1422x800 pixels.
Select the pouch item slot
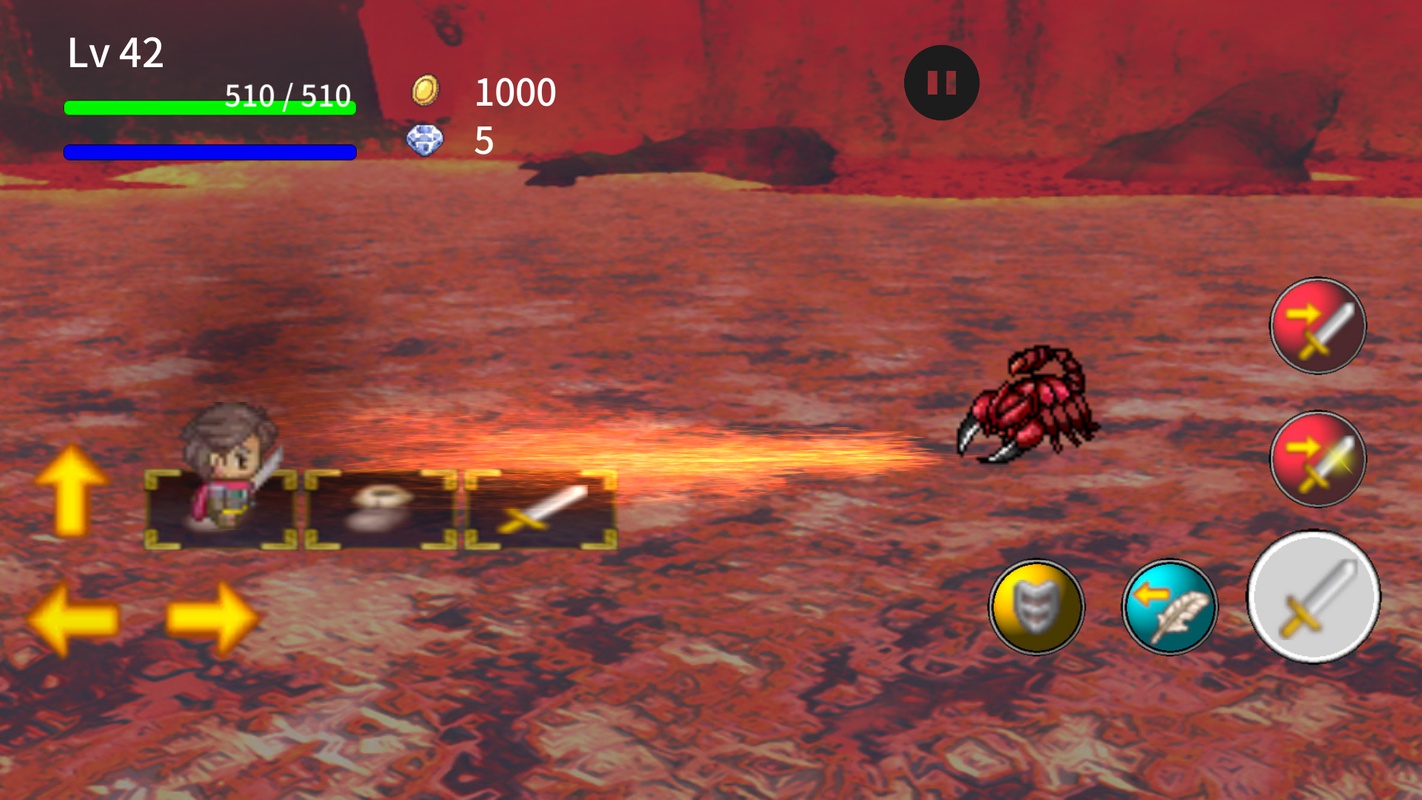click(x=381, y=510)
